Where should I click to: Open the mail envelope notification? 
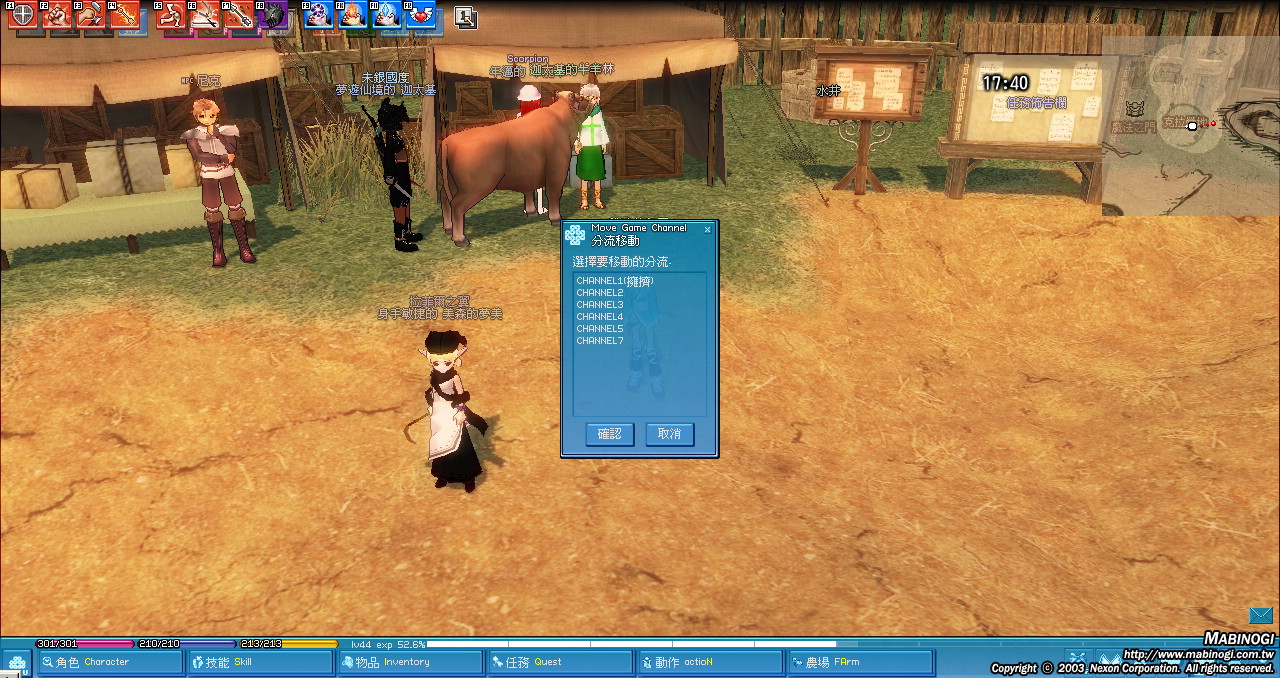pos(1260,615)
